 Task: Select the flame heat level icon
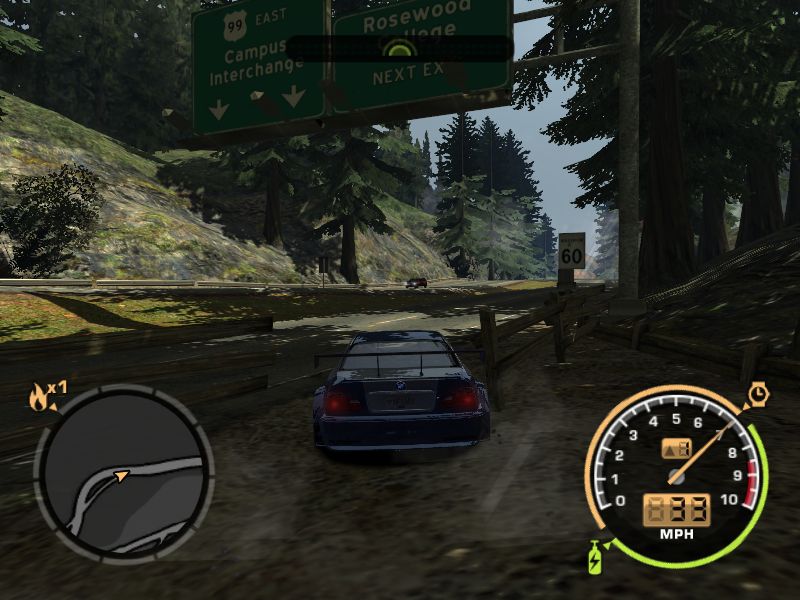tap(39, 399)
